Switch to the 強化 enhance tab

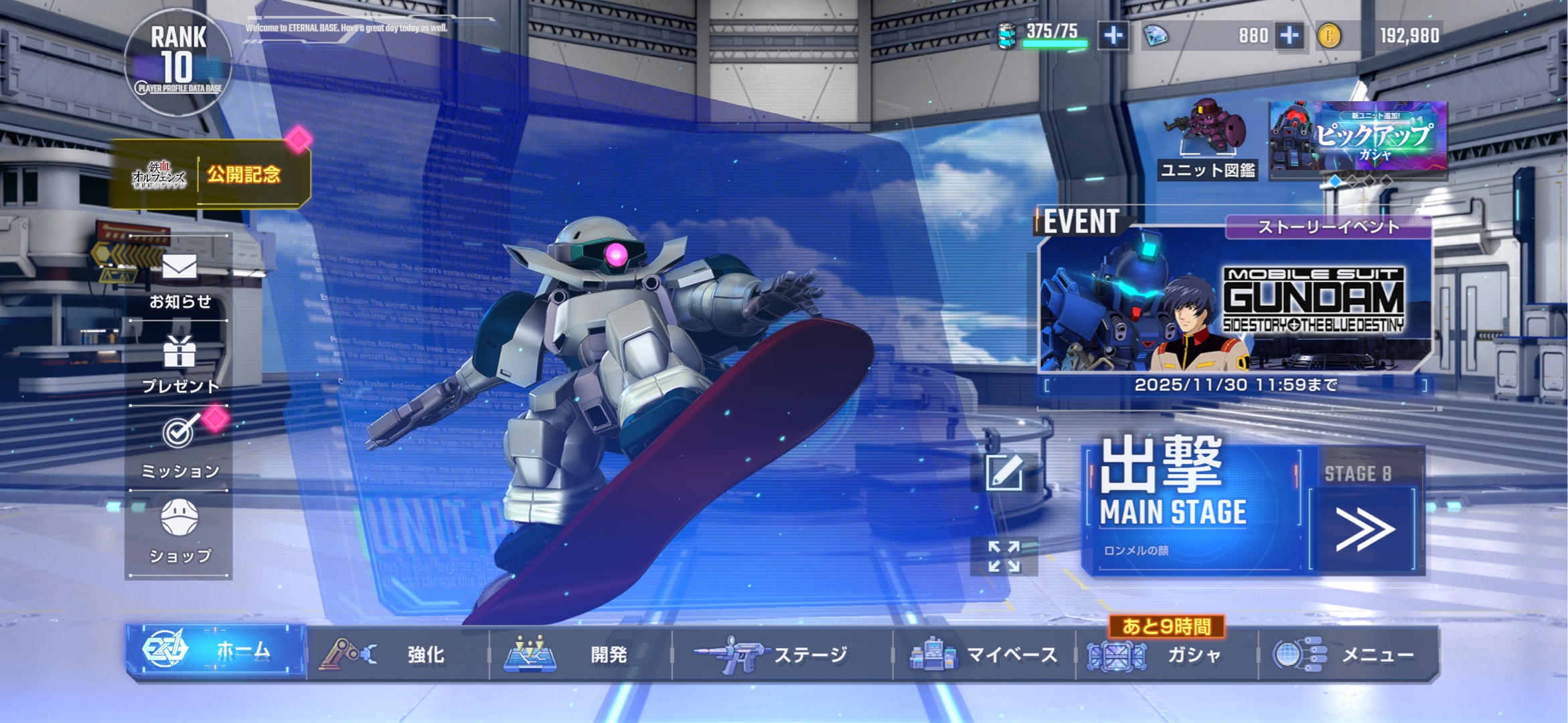click(398, 654)
